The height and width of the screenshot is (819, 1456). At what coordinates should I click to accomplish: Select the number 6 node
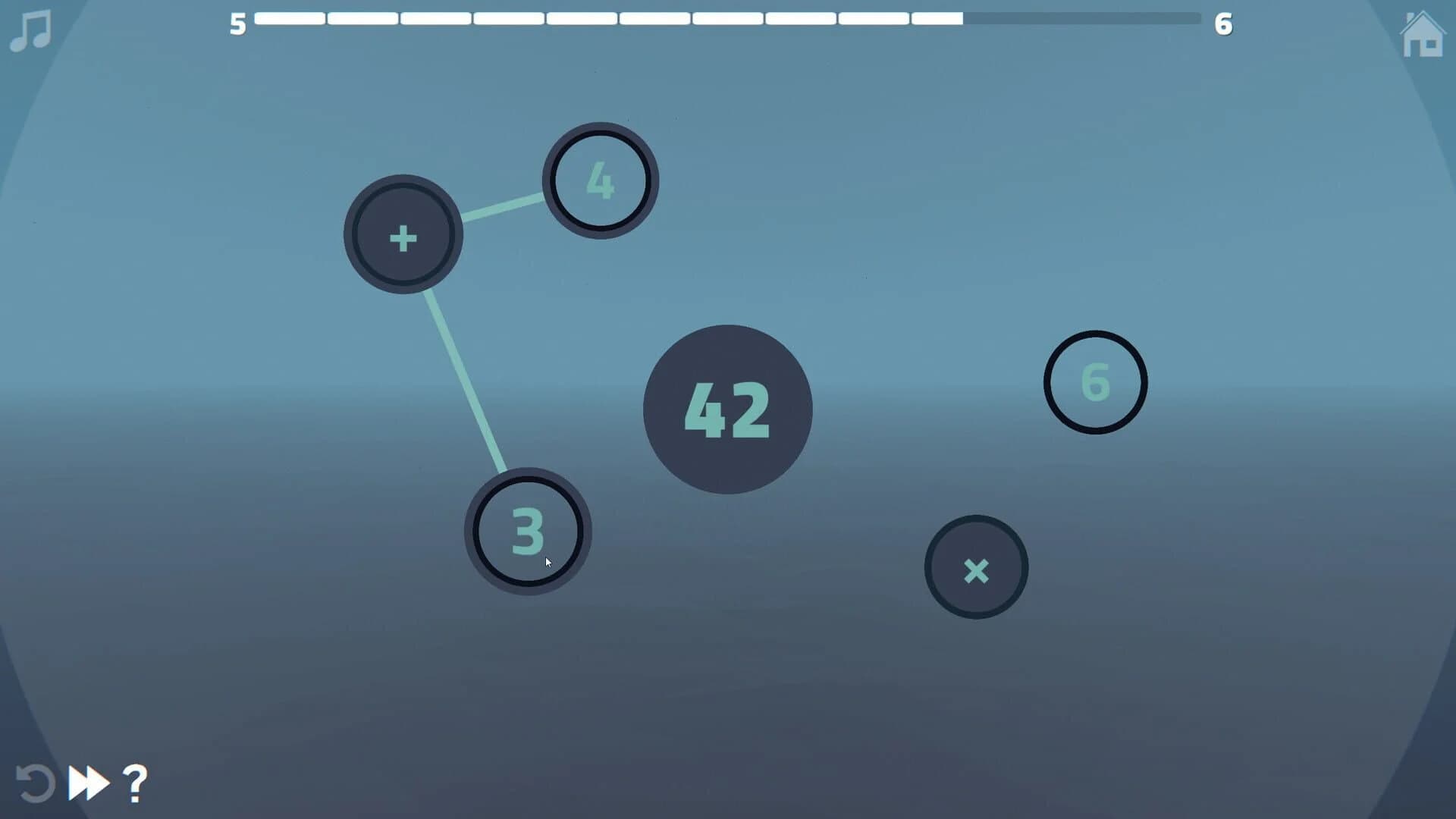[1095, 381]
